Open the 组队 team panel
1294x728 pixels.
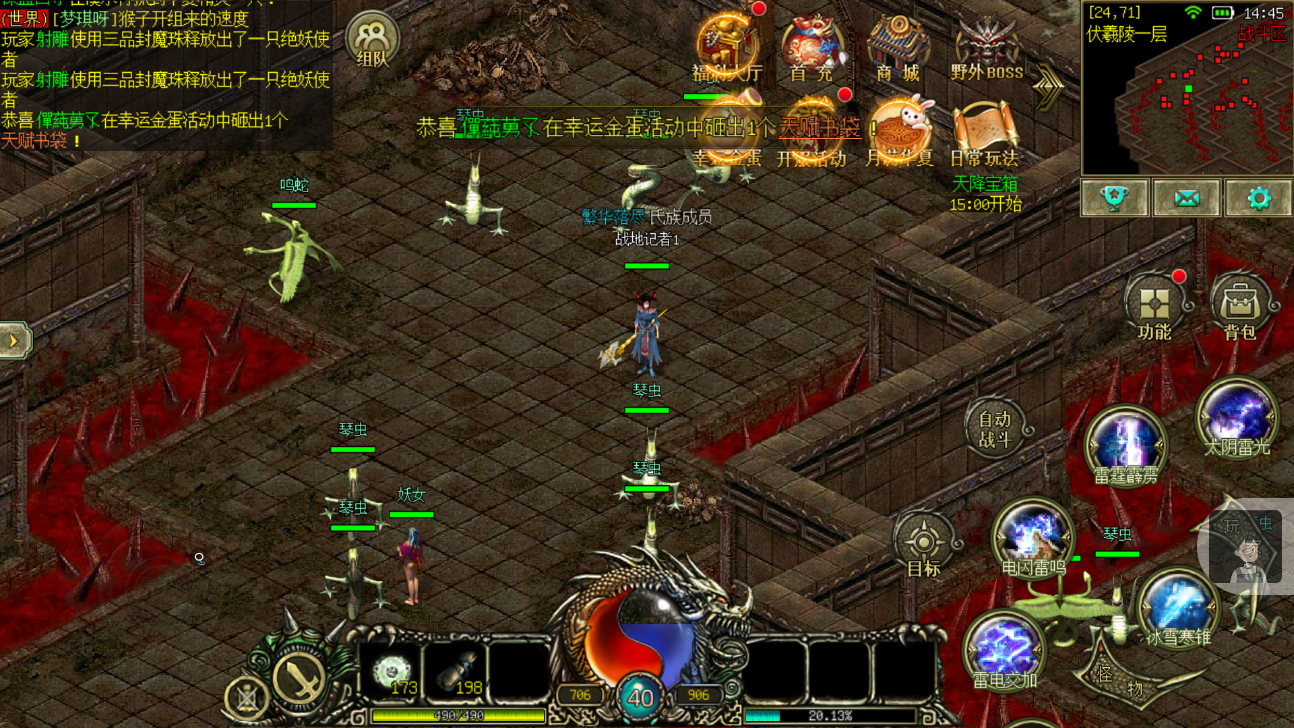(372, 40)
